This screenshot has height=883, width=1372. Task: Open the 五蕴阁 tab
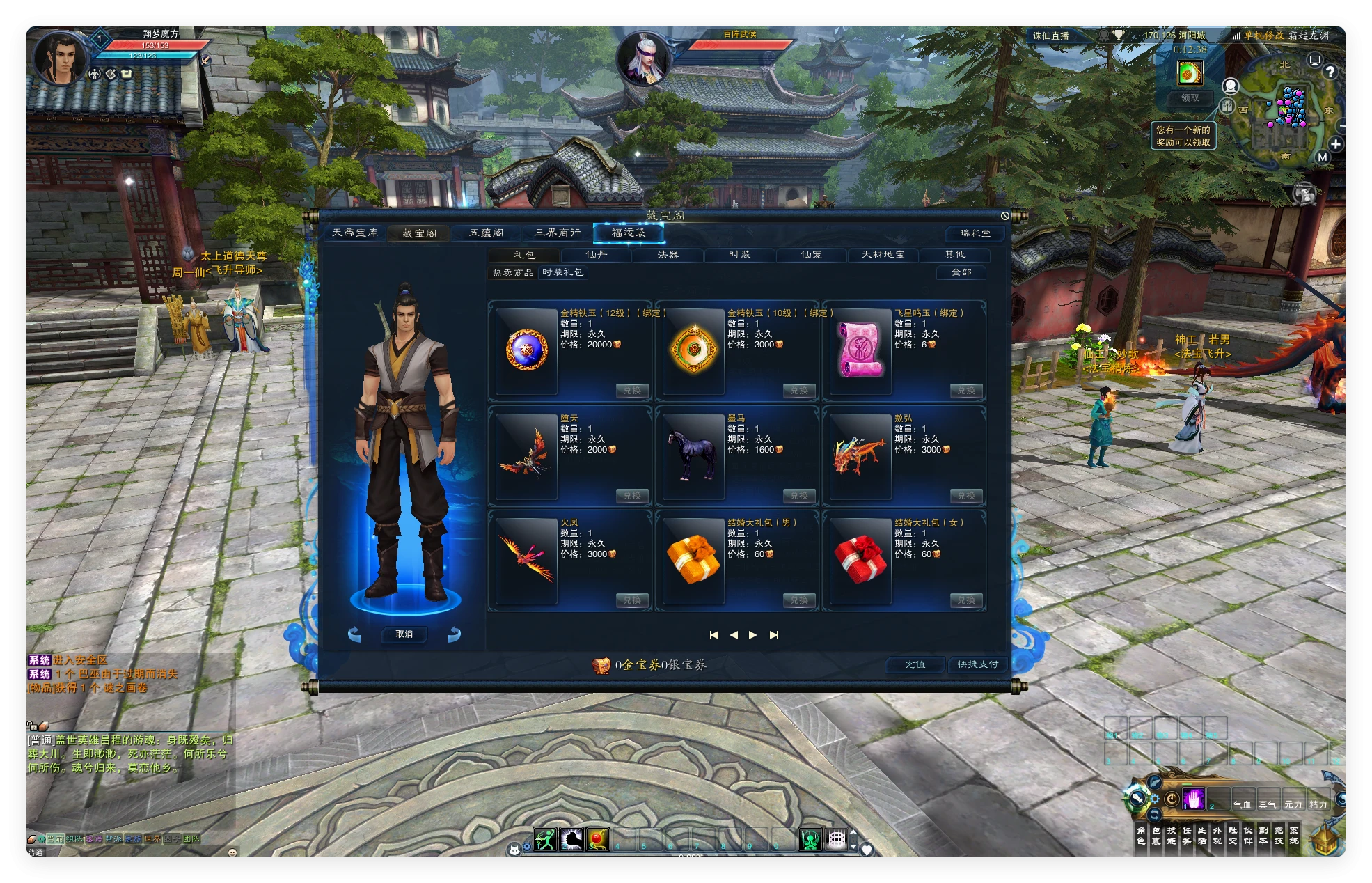[486, 233]
